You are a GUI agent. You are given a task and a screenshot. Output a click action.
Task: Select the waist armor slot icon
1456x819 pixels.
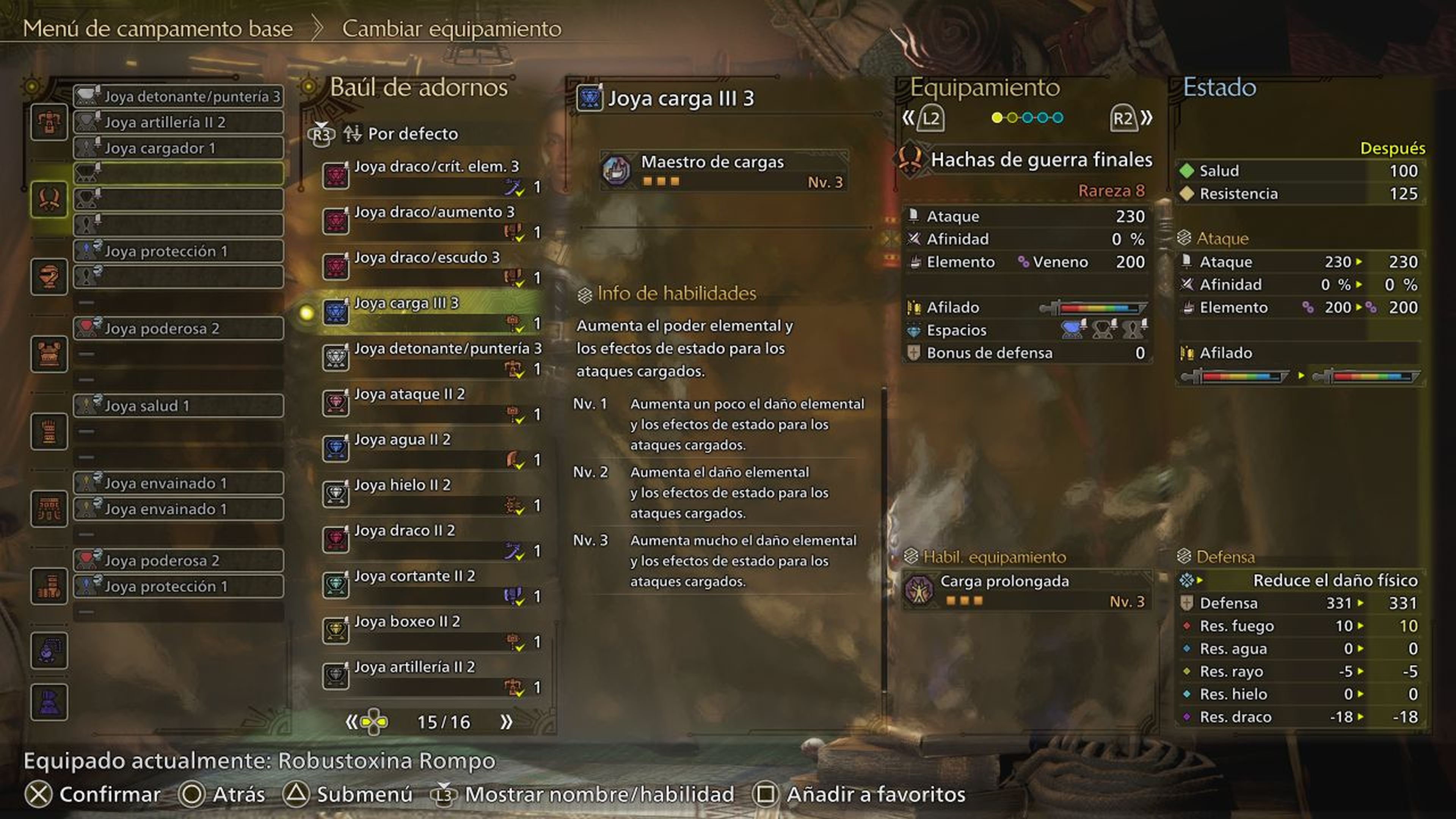[x=49, y=509]
